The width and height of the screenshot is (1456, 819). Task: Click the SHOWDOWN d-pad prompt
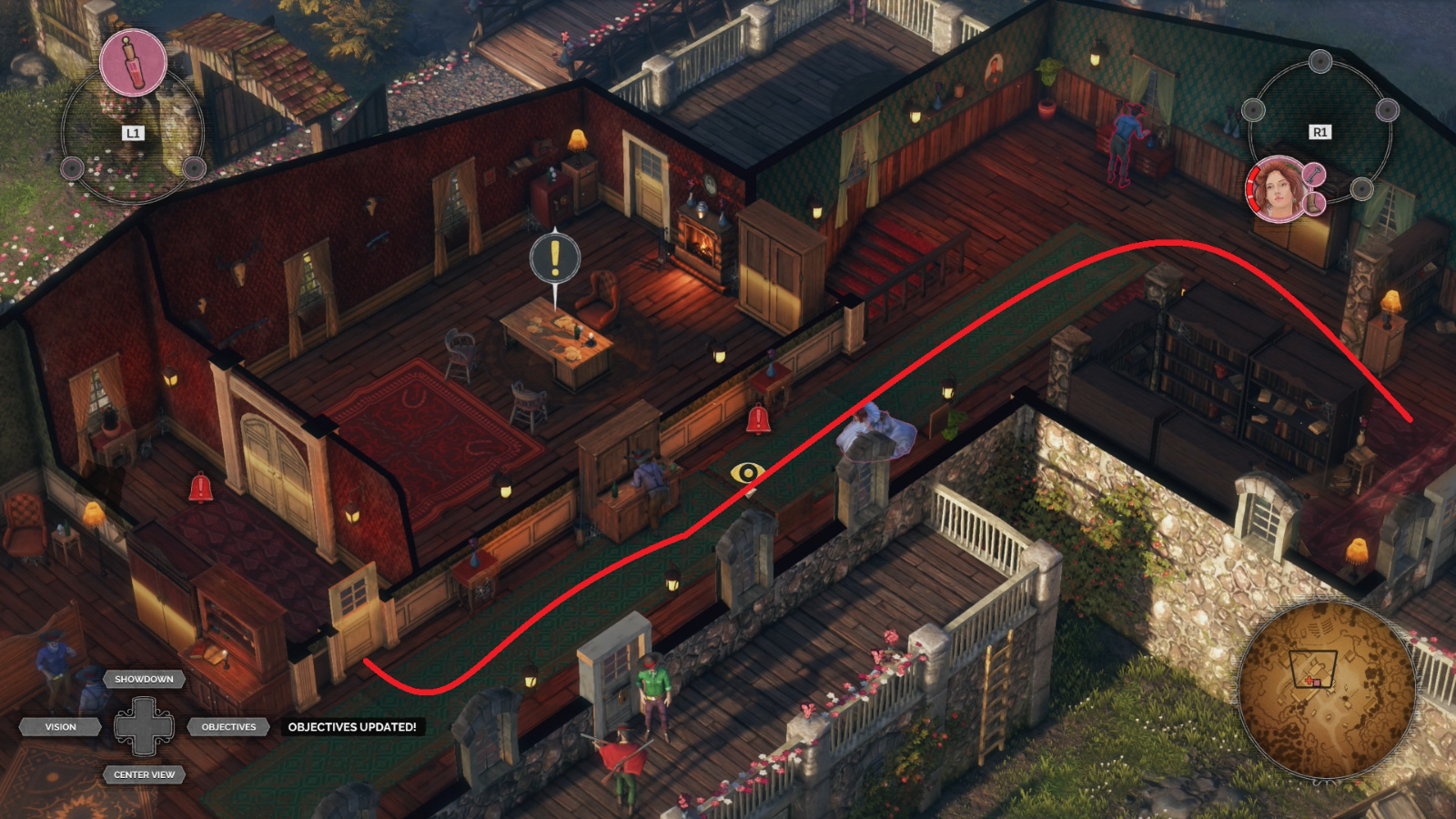coord(146,679)
